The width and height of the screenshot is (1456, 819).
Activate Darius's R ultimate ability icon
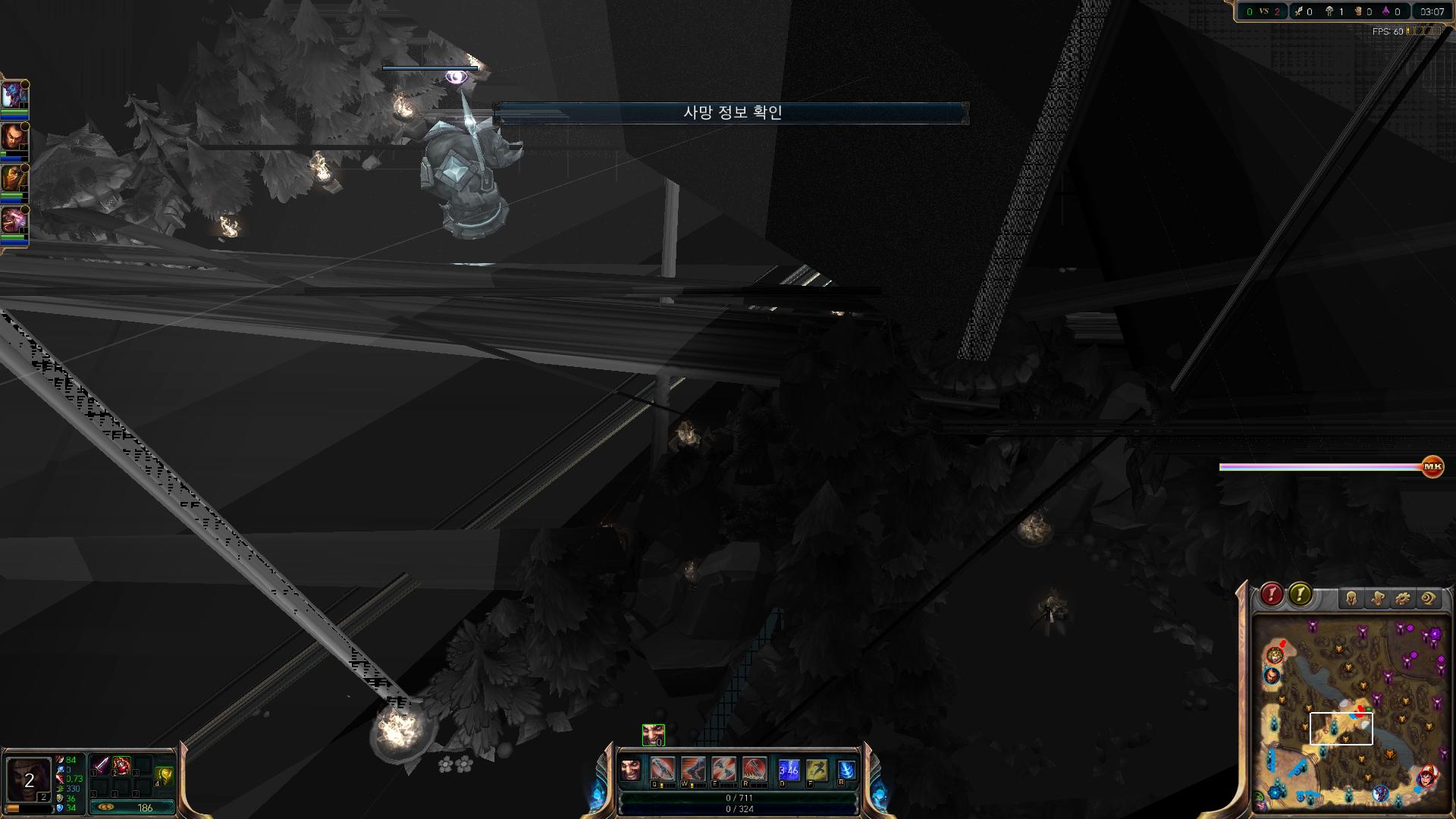pos(755,770)
